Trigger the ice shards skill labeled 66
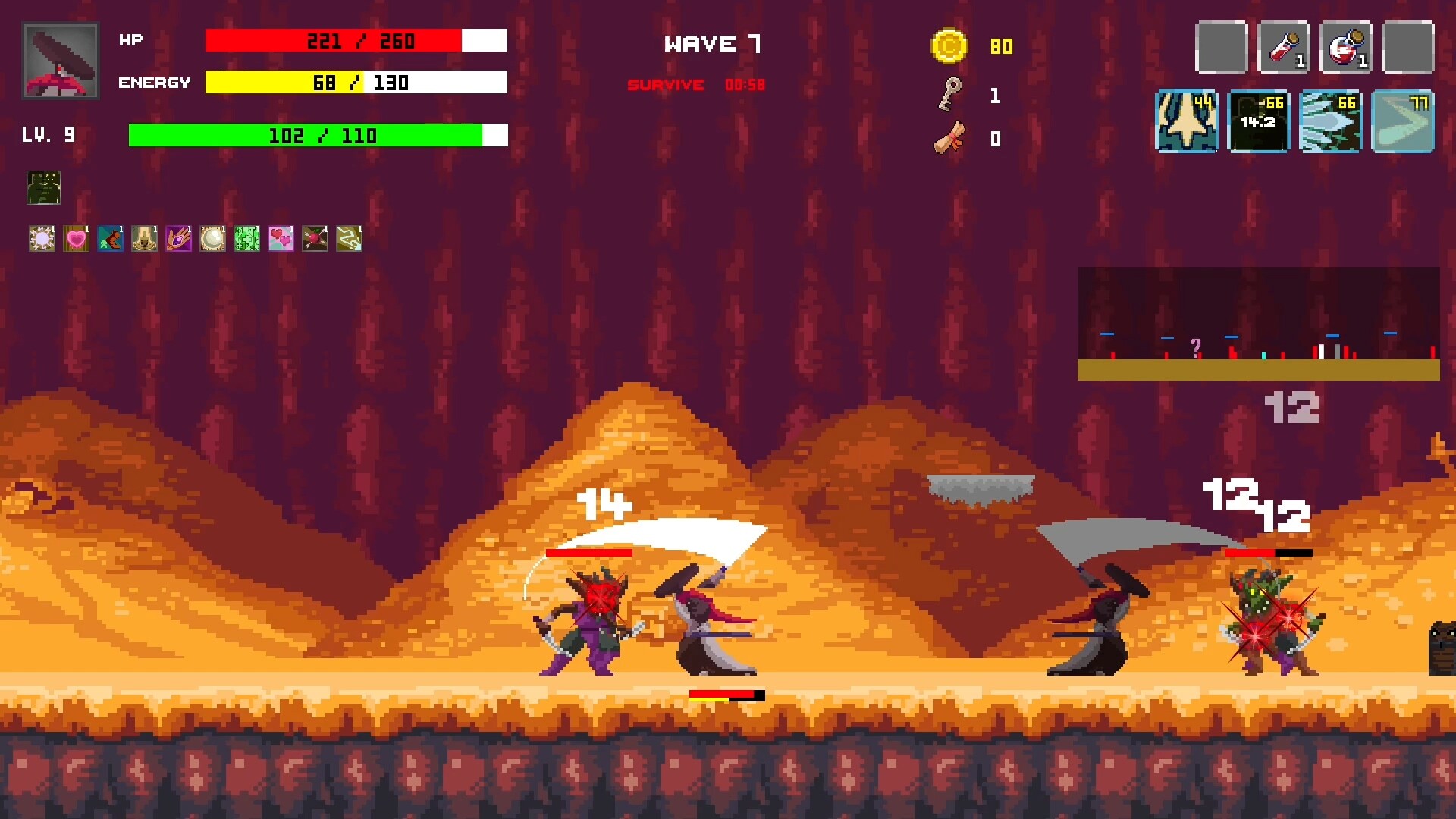 click(1331, 122)
